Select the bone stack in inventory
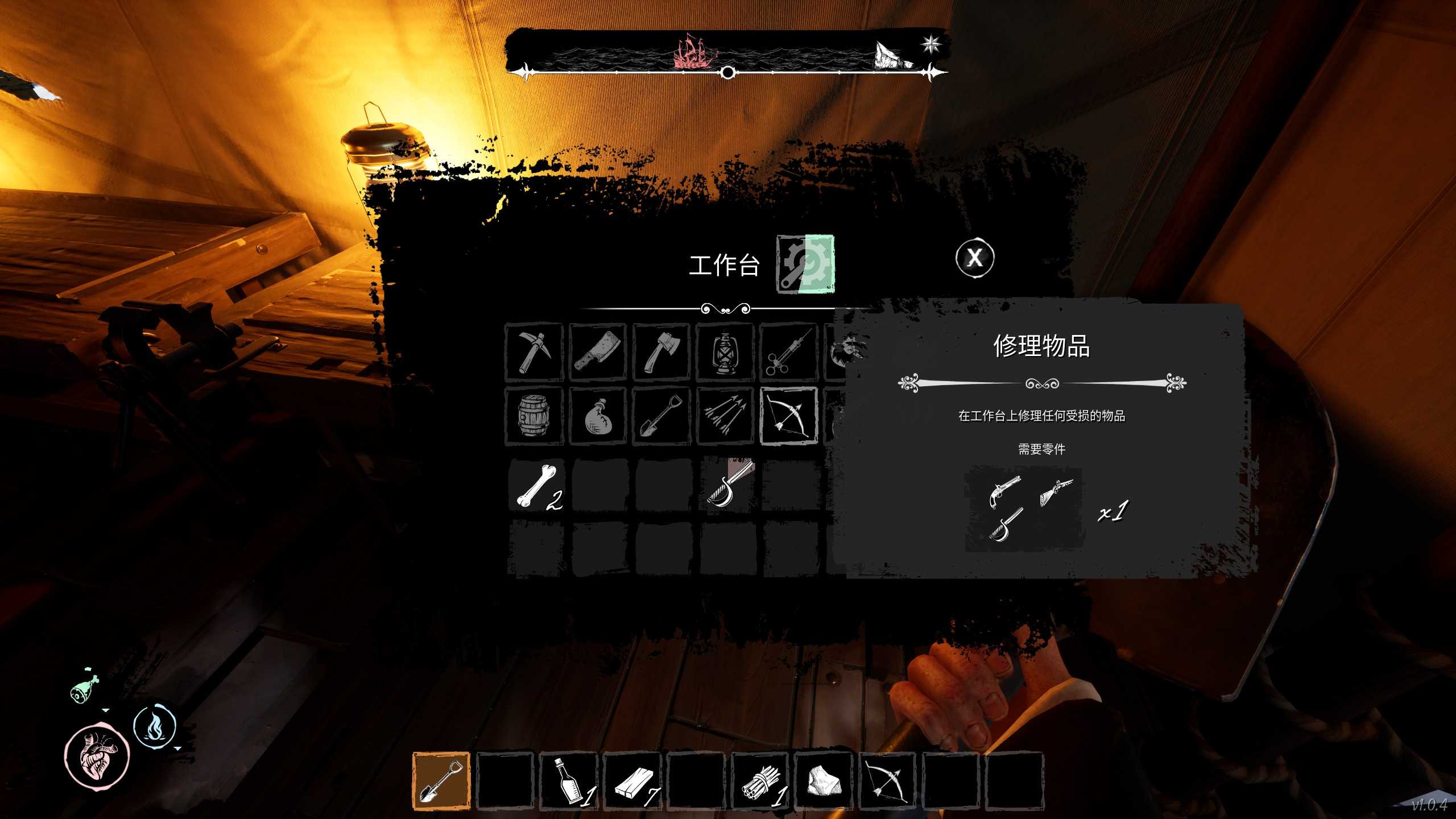This screenshot has height=819, width=1456. tap(536, 485)
